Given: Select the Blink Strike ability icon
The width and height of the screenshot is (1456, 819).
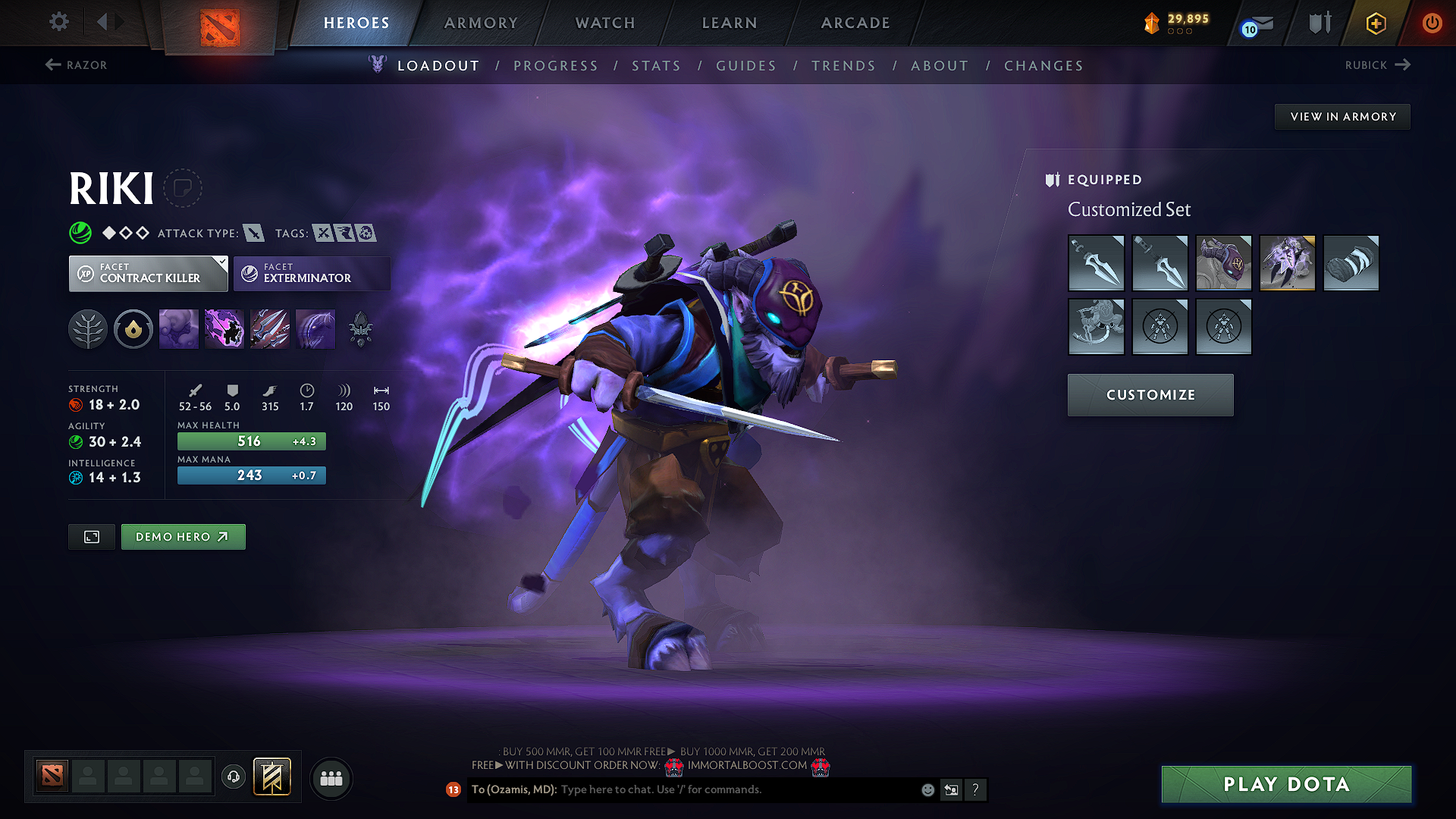Looking at the screenshot, I should (224, 328).
